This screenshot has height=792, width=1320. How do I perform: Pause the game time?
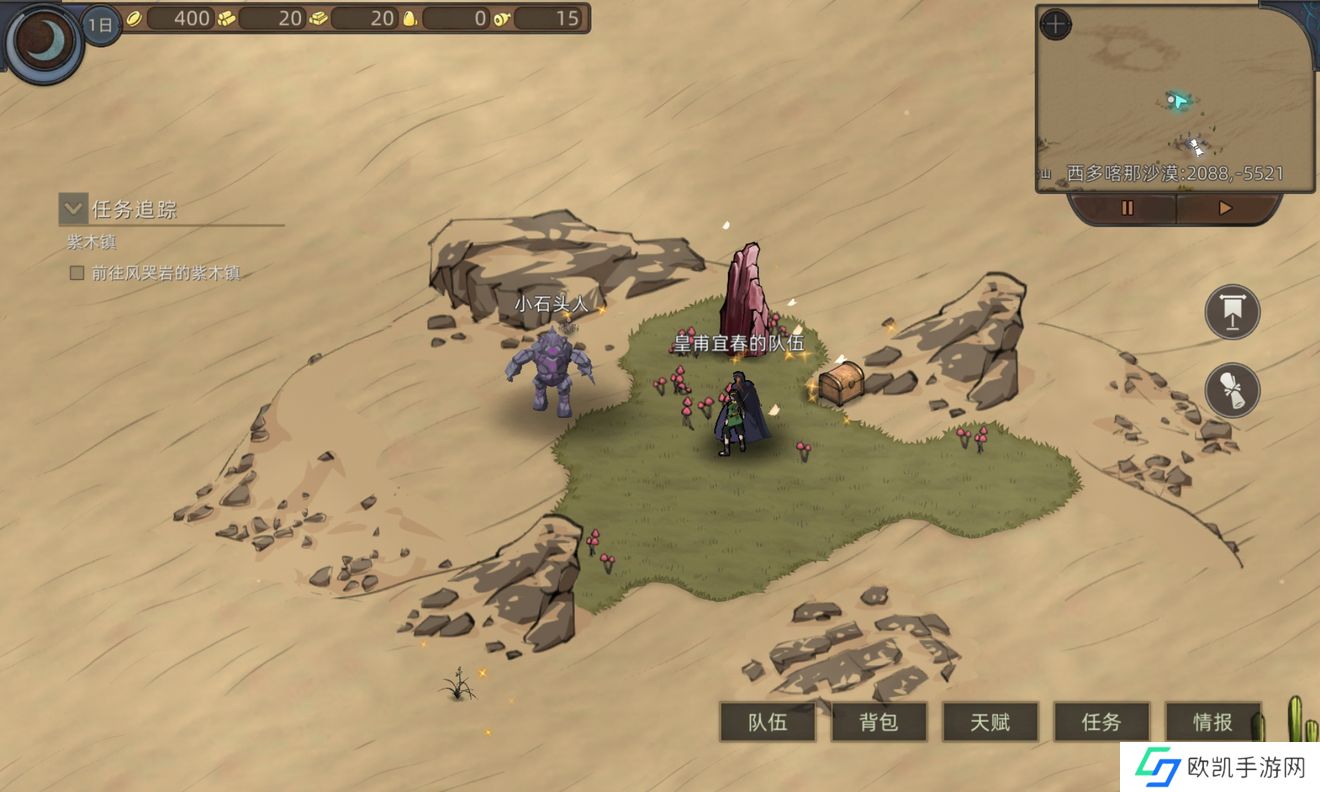[1127, 208]
